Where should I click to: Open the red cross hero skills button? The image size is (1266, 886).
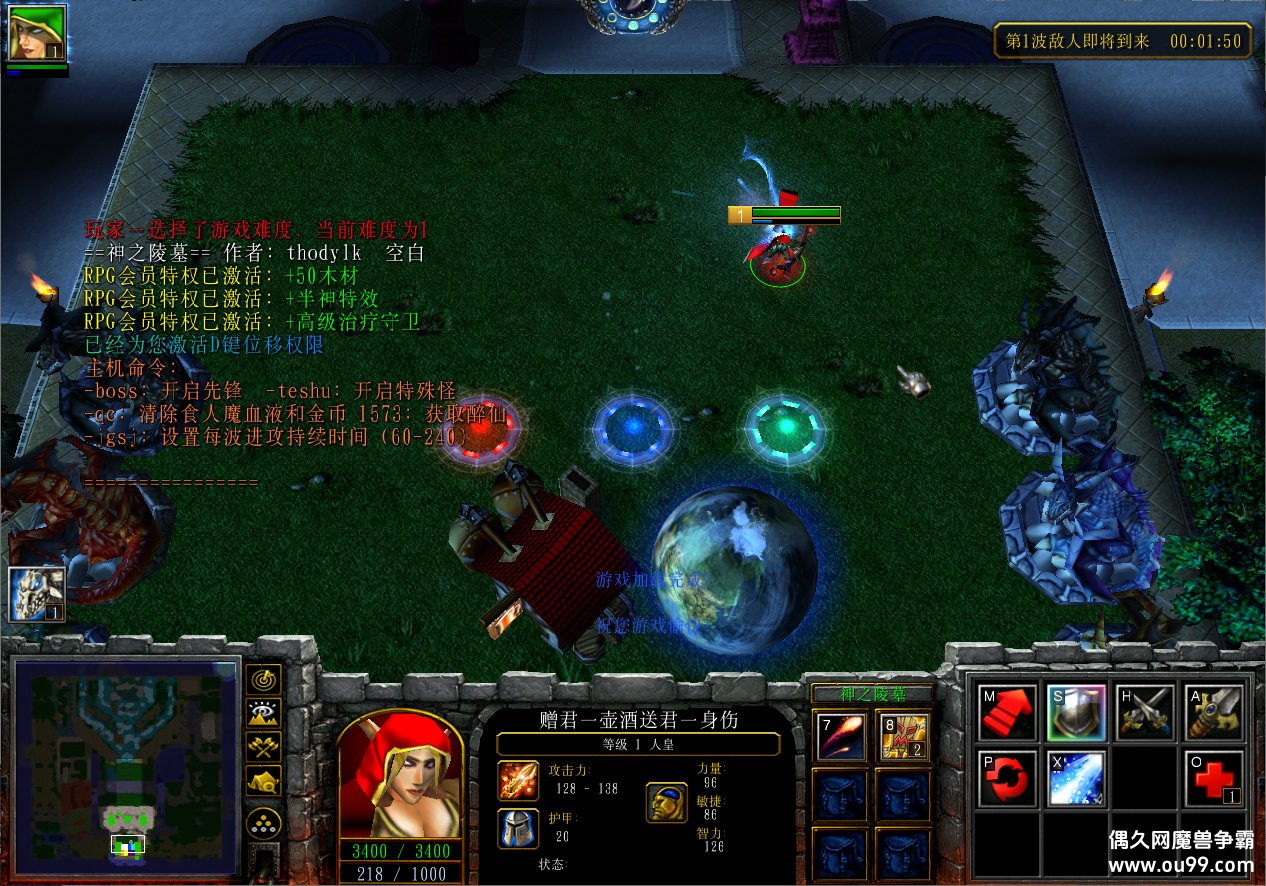tap(1214, 777)
